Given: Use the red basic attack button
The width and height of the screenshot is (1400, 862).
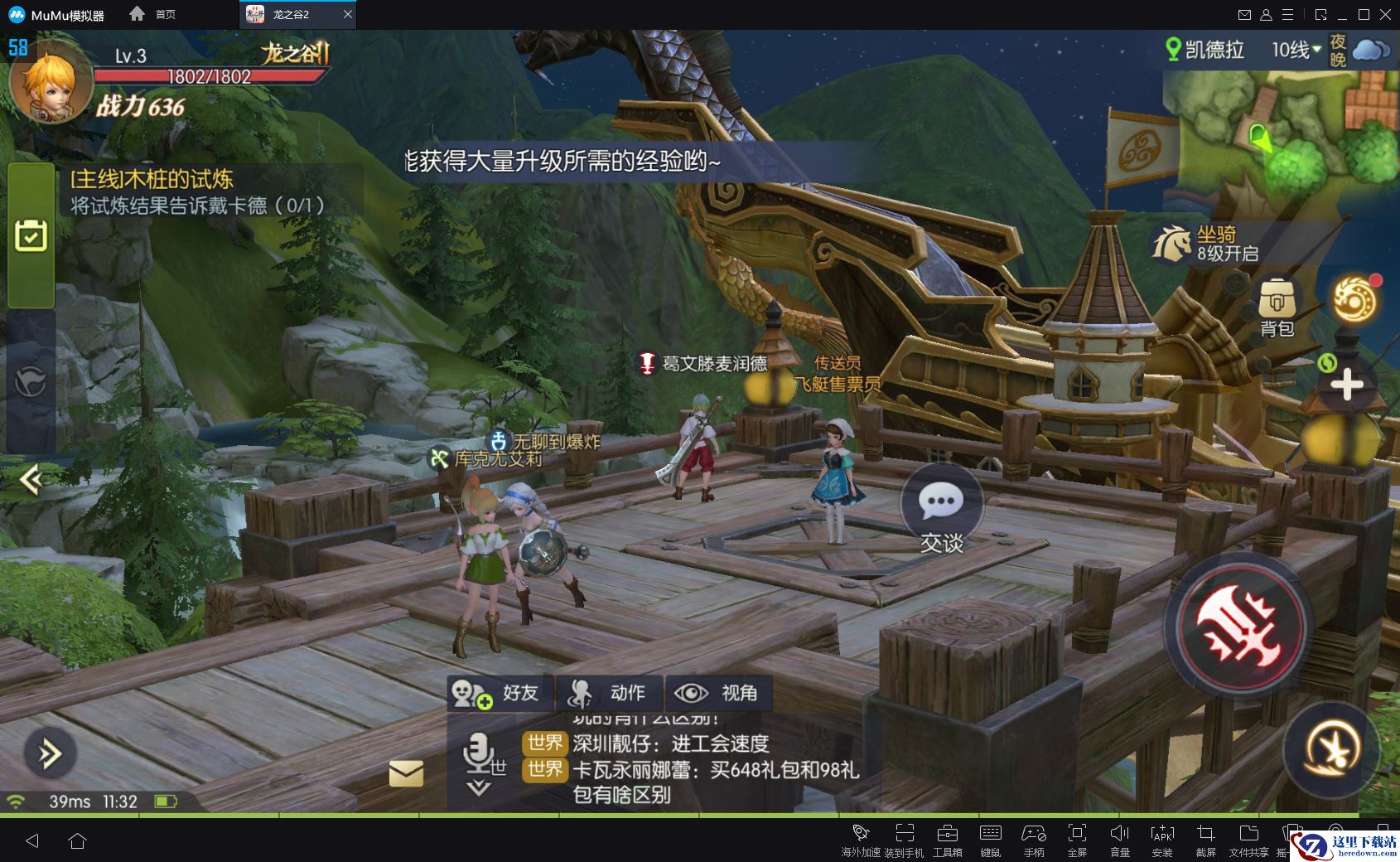Looking at the screenshot, I should pos(1239,627).
